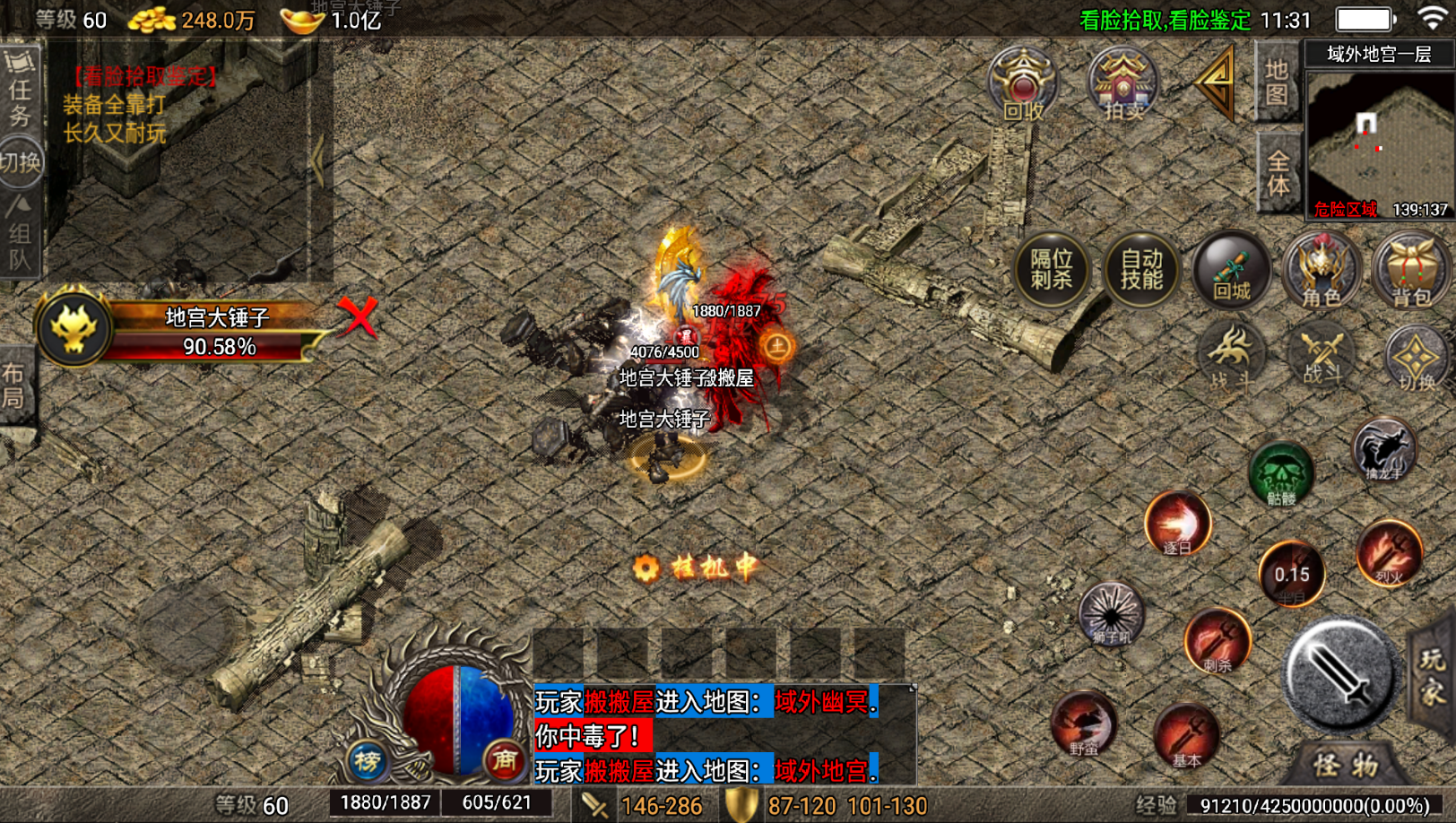Toggle 隔位刺杀 skill mode

[1052, 269]
